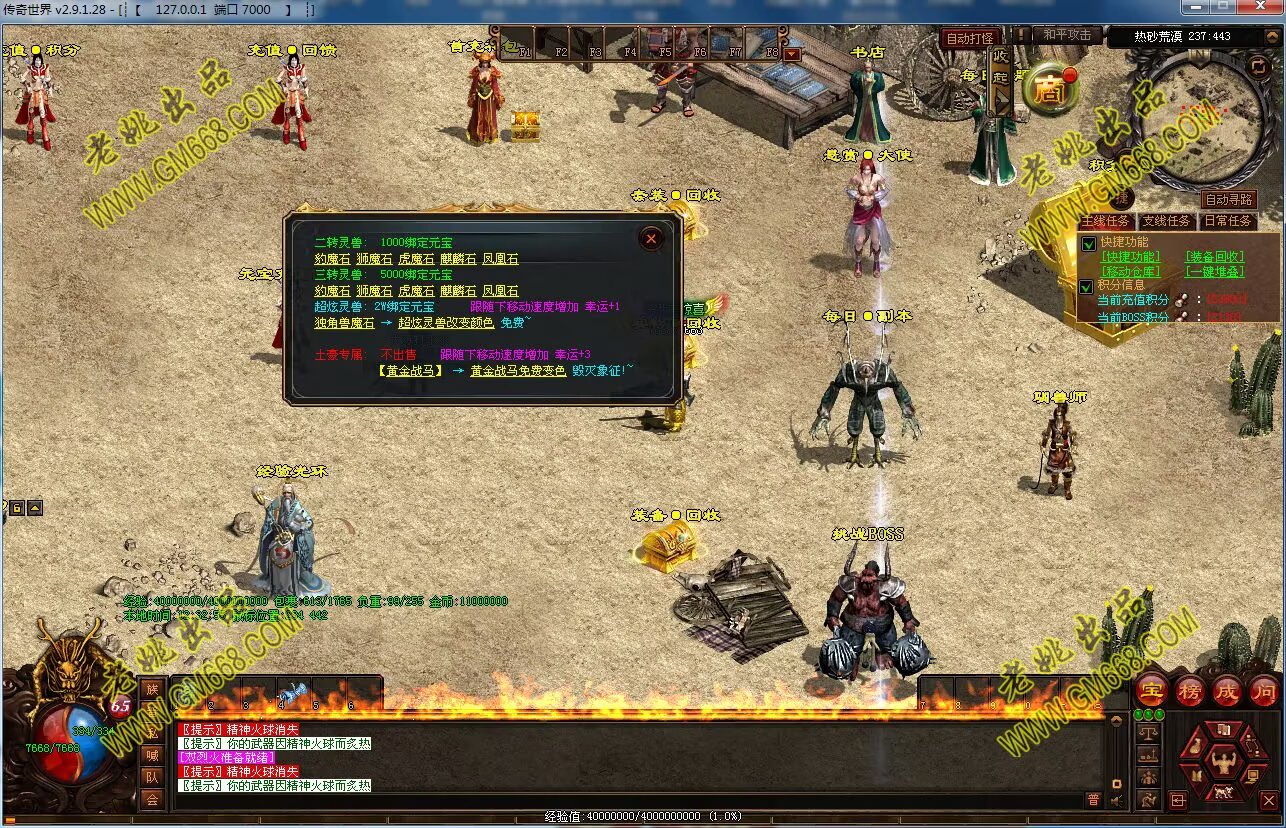
Task: Click the 一键堆叠 stack link
Action: (1214, 271)
